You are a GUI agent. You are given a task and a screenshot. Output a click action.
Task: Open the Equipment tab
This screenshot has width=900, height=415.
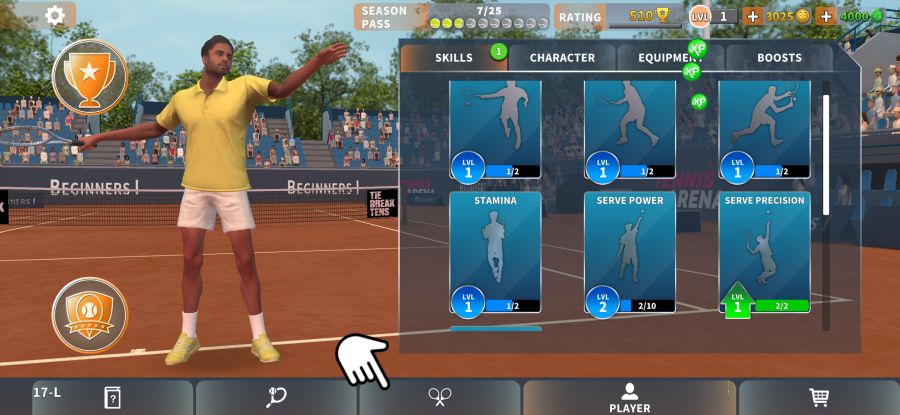pos(670,58)
